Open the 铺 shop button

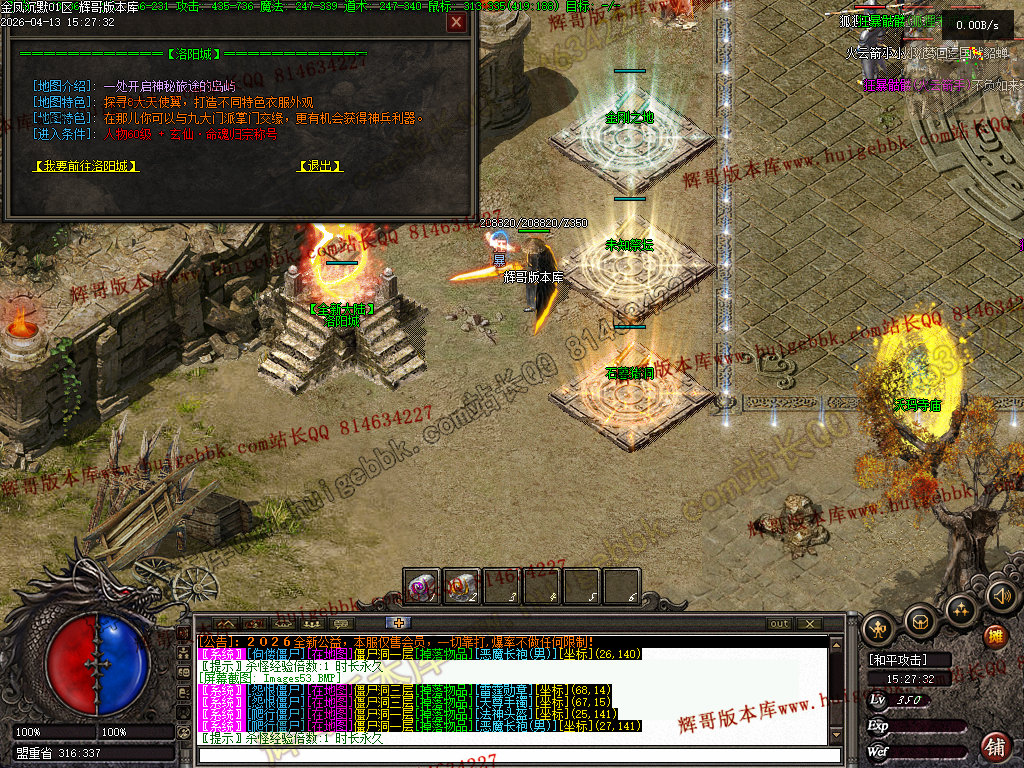click(996, 745)
